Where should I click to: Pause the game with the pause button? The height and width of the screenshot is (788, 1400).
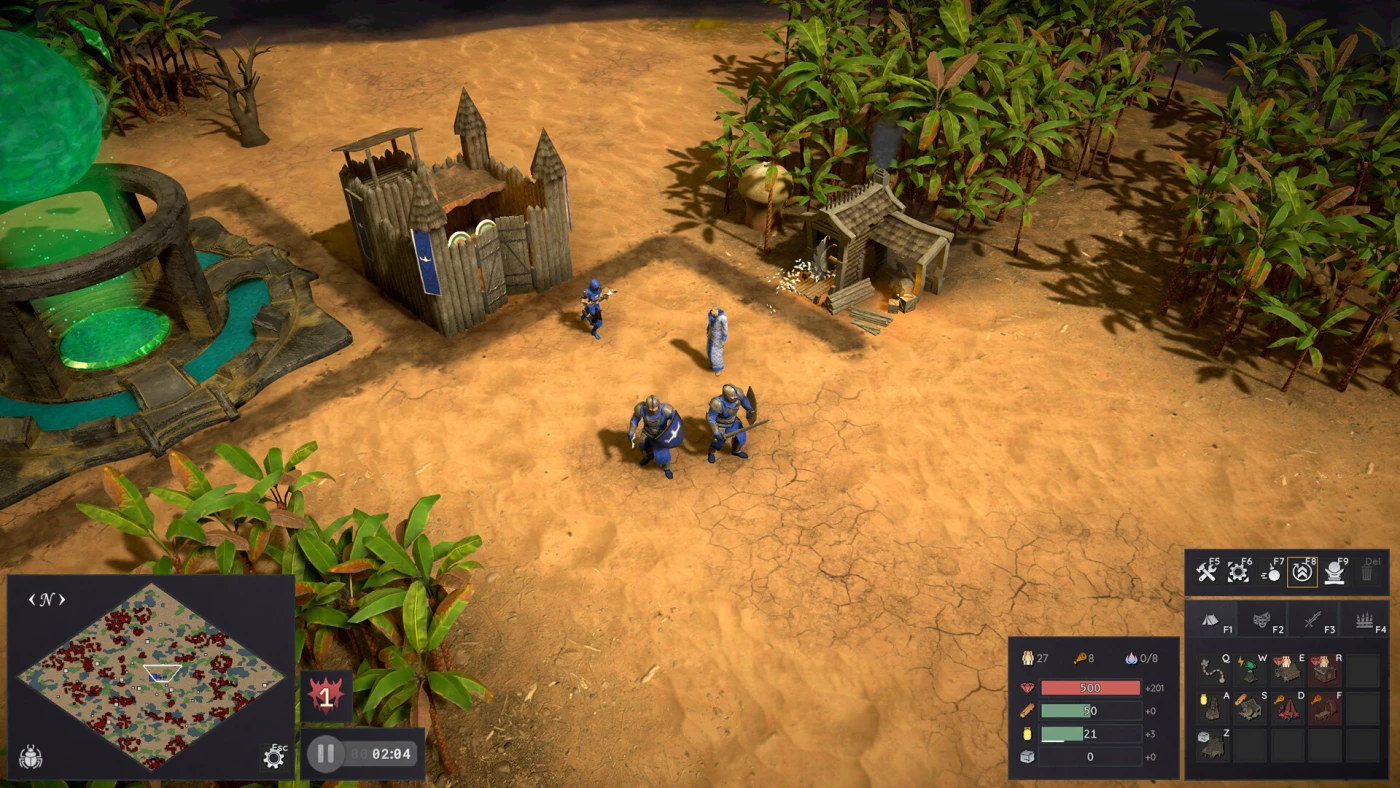(x=325, y=753)
